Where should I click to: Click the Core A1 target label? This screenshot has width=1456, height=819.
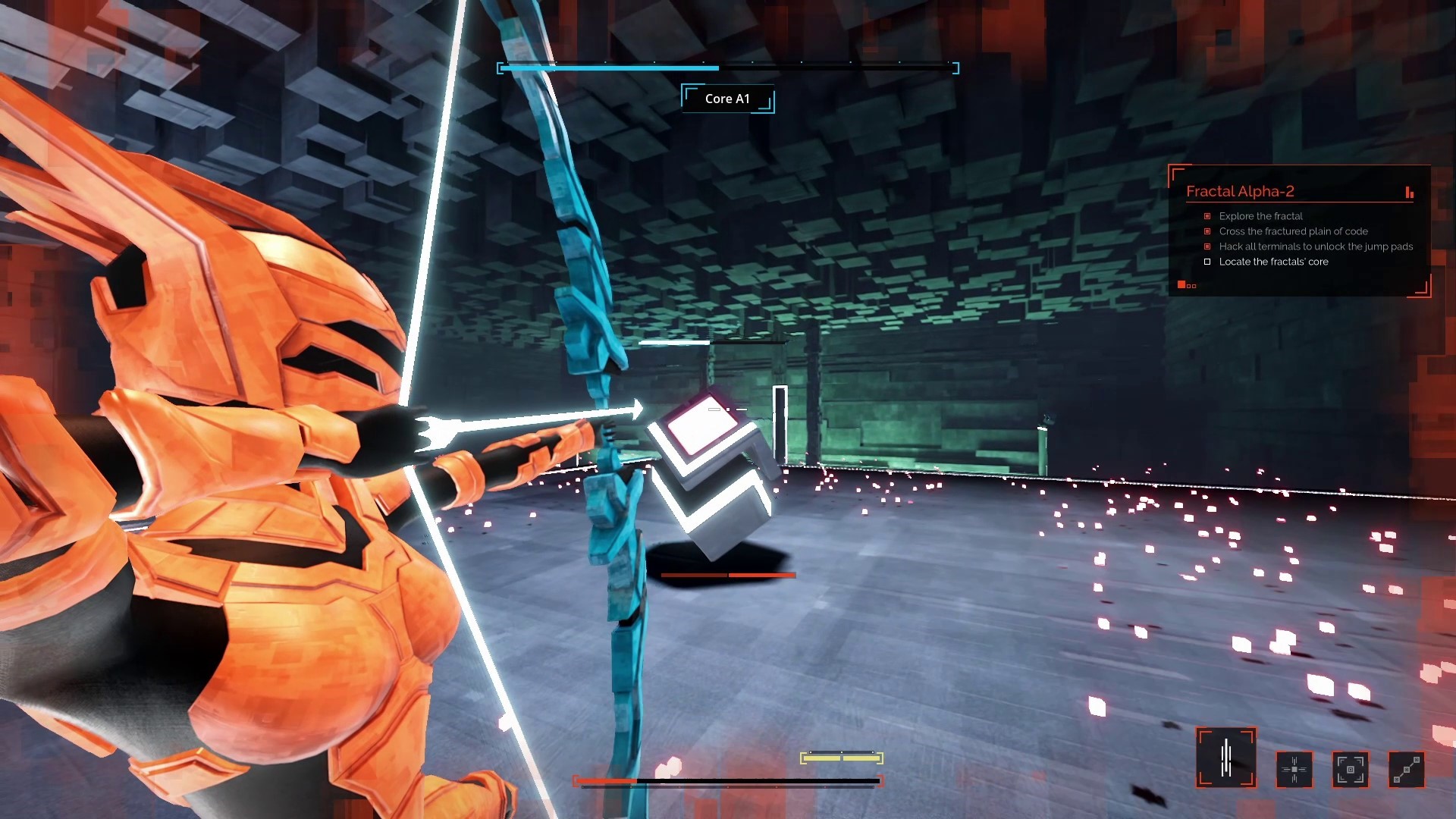point(727,99)
